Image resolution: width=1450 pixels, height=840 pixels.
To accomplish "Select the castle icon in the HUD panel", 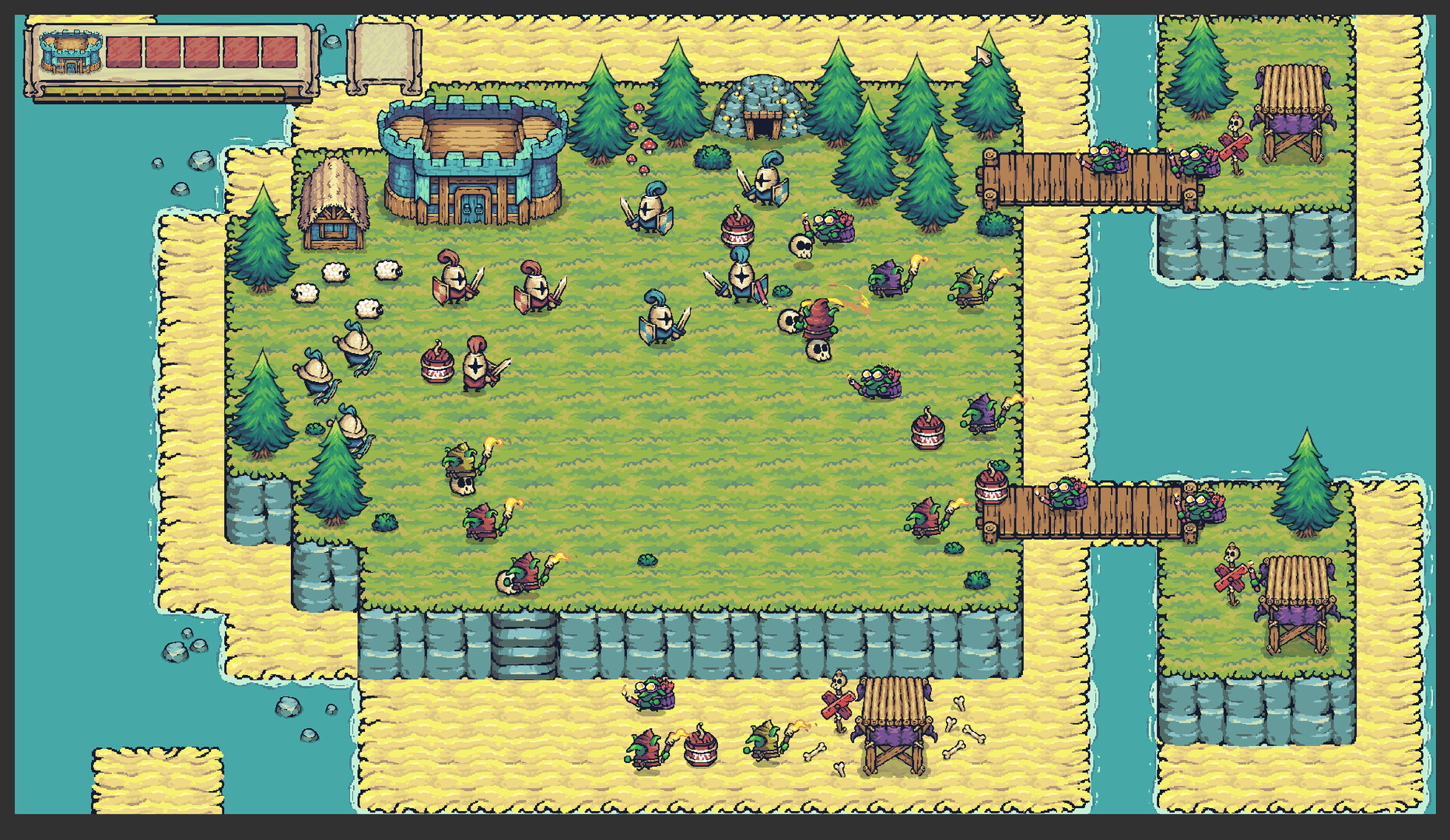I will pyautogui.click(x=72, y=52).
